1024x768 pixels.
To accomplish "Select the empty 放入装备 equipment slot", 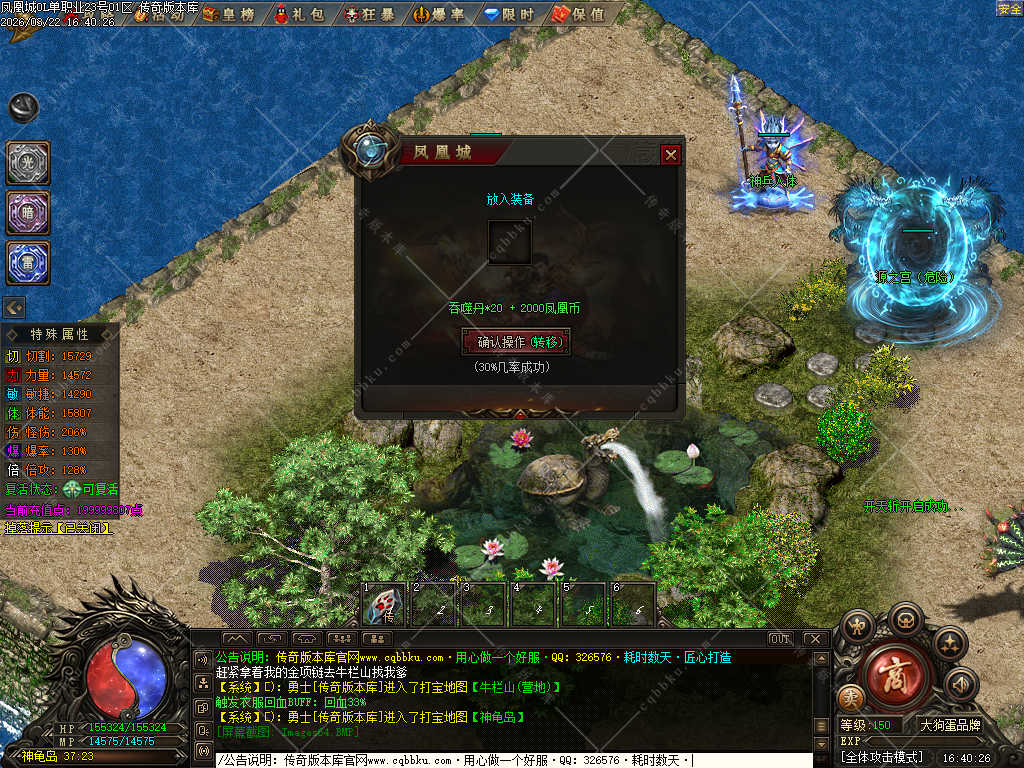I will pyautogui.click(x=509, y=242).
